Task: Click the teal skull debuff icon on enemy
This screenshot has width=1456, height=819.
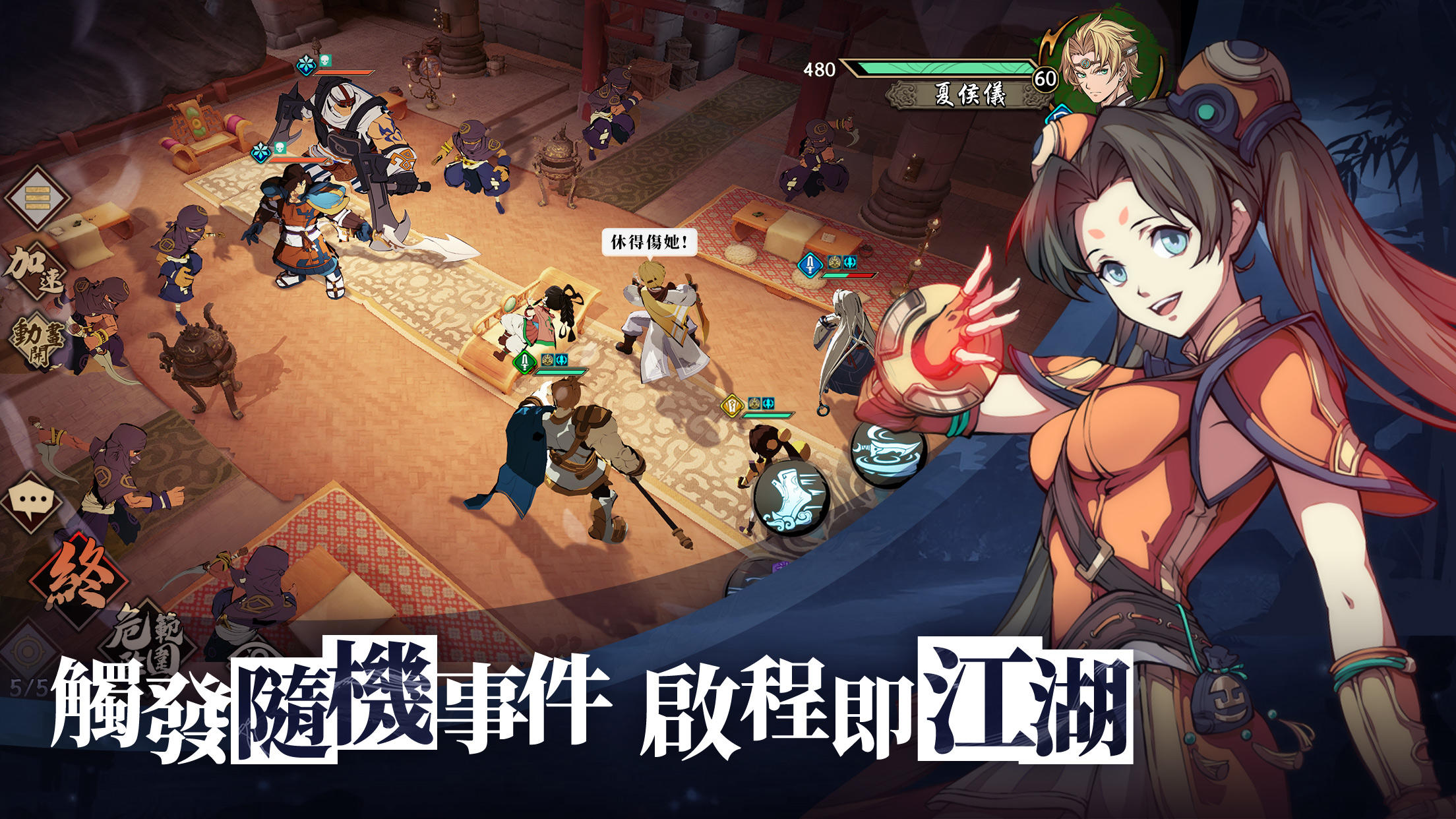Action: 325,60
